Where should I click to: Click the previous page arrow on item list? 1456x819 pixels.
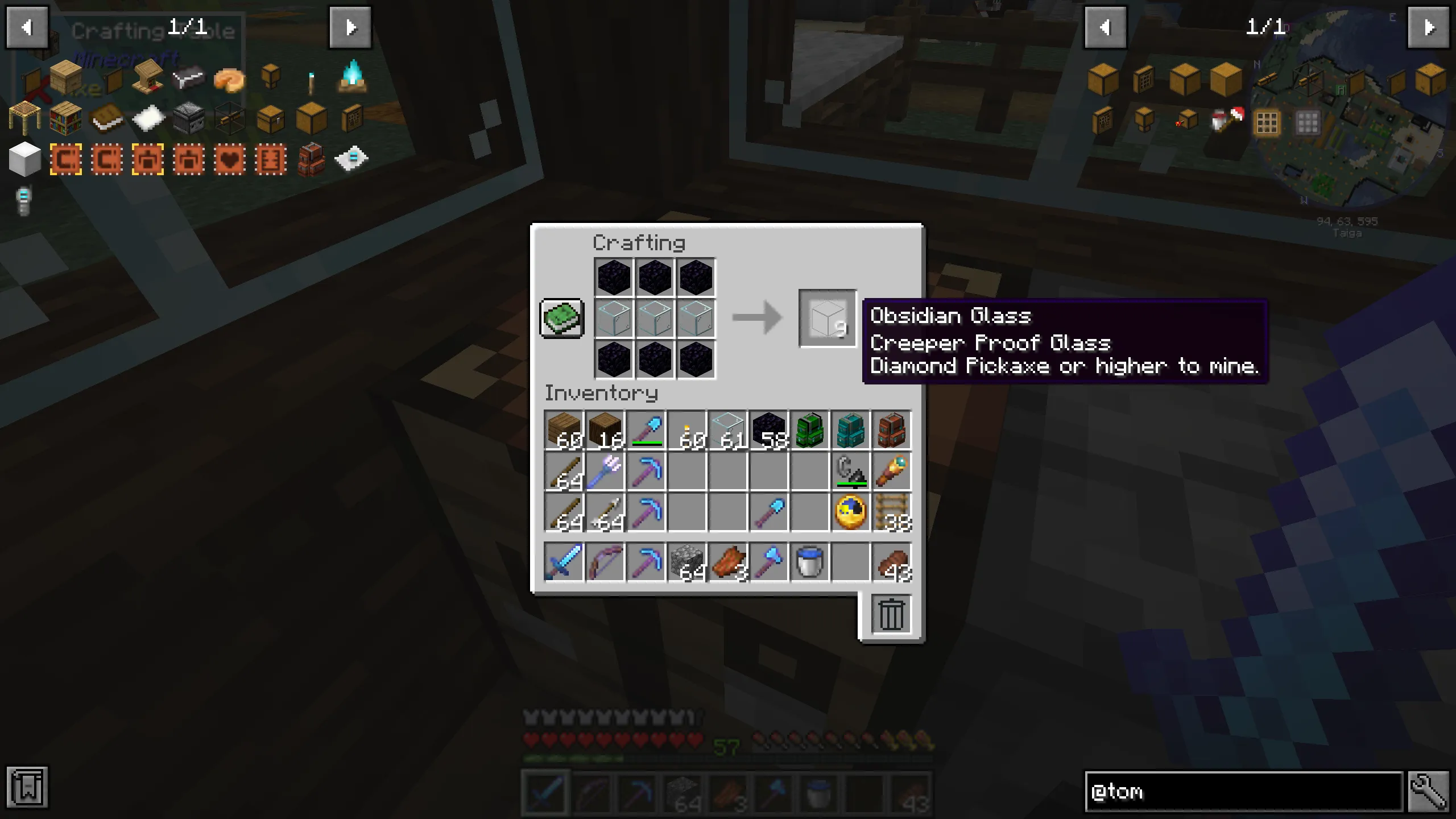(x=27, y=27)
